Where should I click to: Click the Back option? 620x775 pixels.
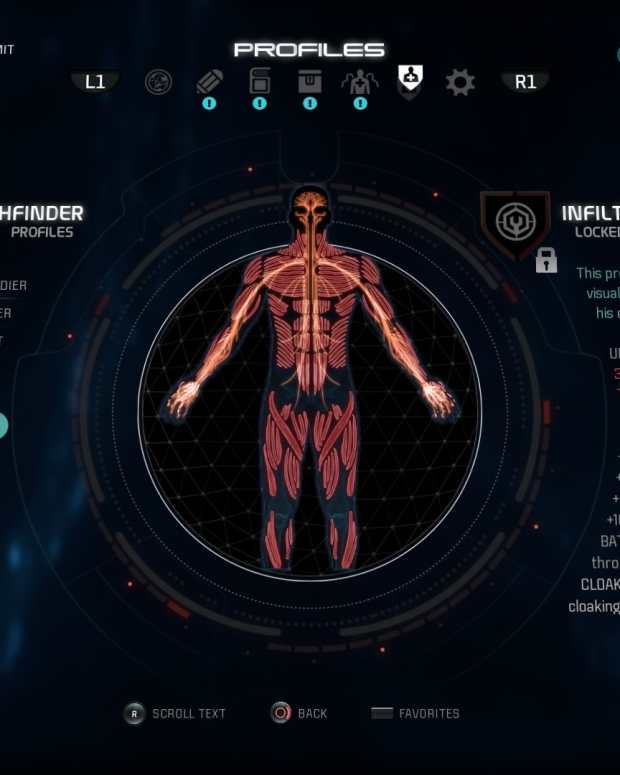[x=299, y=713]
